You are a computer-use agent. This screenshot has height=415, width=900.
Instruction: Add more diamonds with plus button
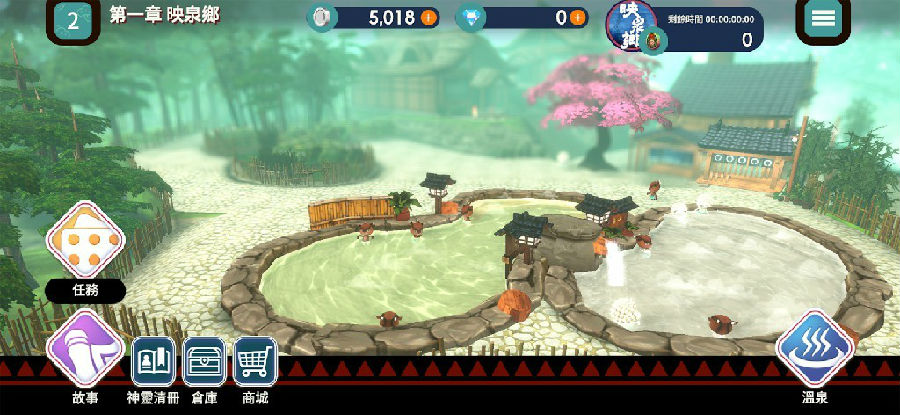click(x=577, y=18)
